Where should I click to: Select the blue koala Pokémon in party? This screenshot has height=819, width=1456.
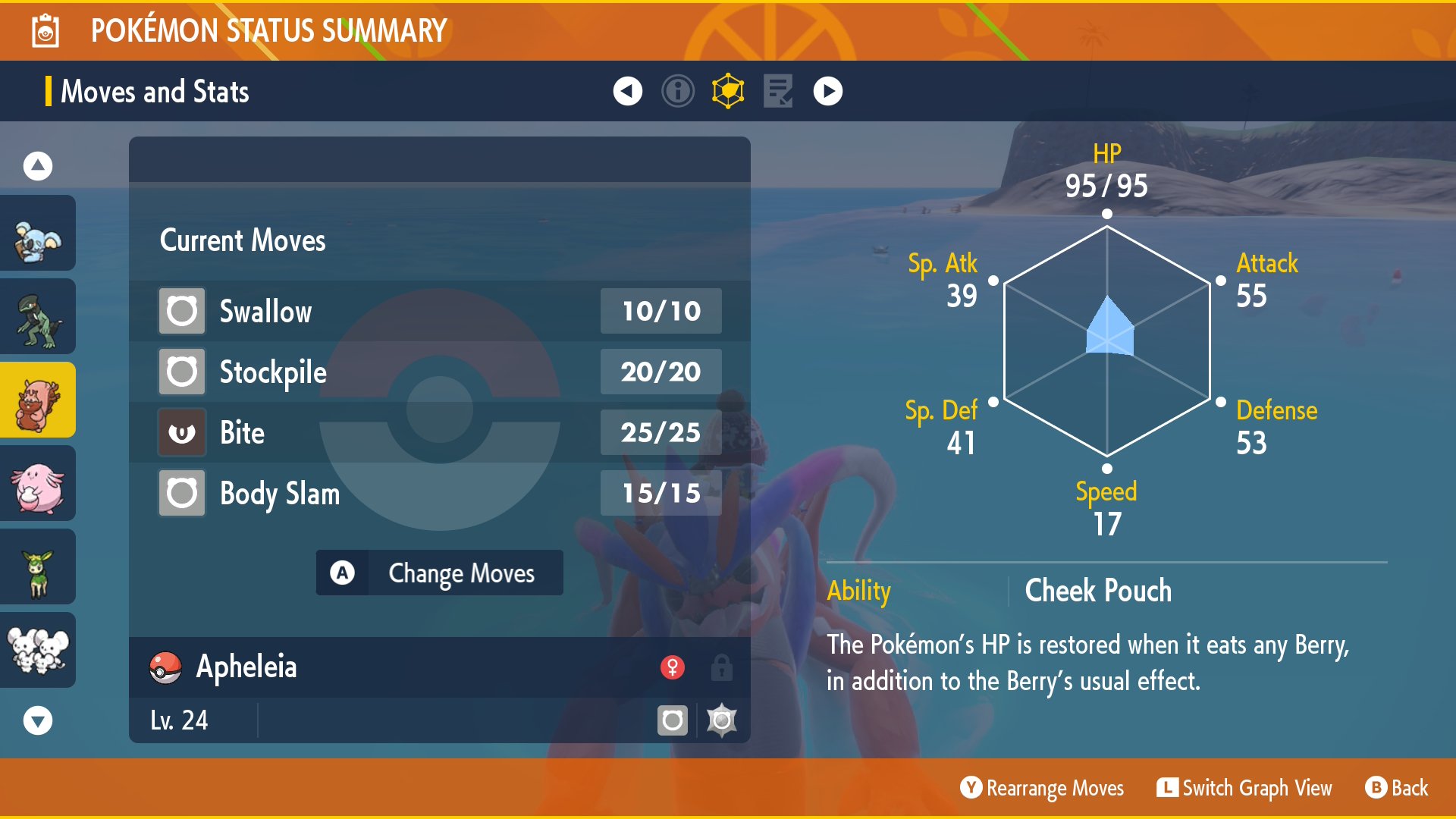click(x=38, y=234)
